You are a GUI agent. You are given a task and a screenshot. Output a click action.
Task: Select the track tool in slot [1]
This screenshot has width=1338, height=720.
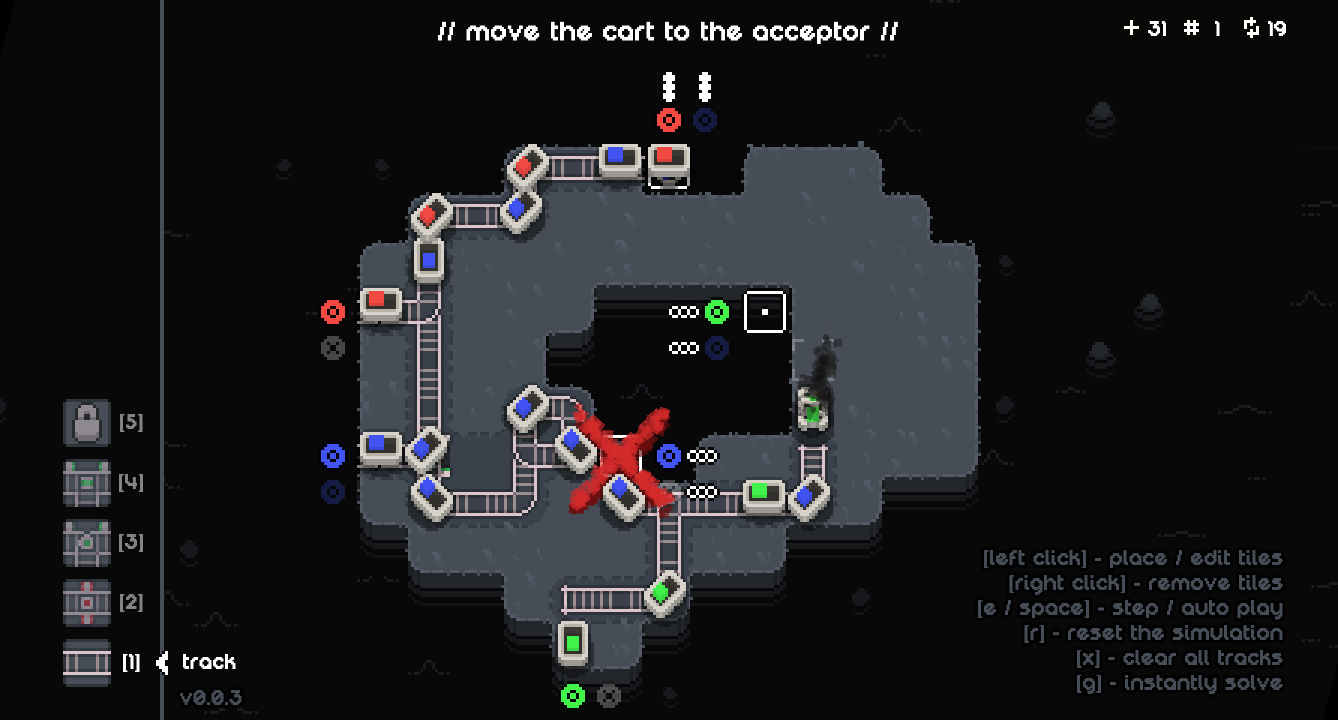pyautogui.click(x=86, y=662)
